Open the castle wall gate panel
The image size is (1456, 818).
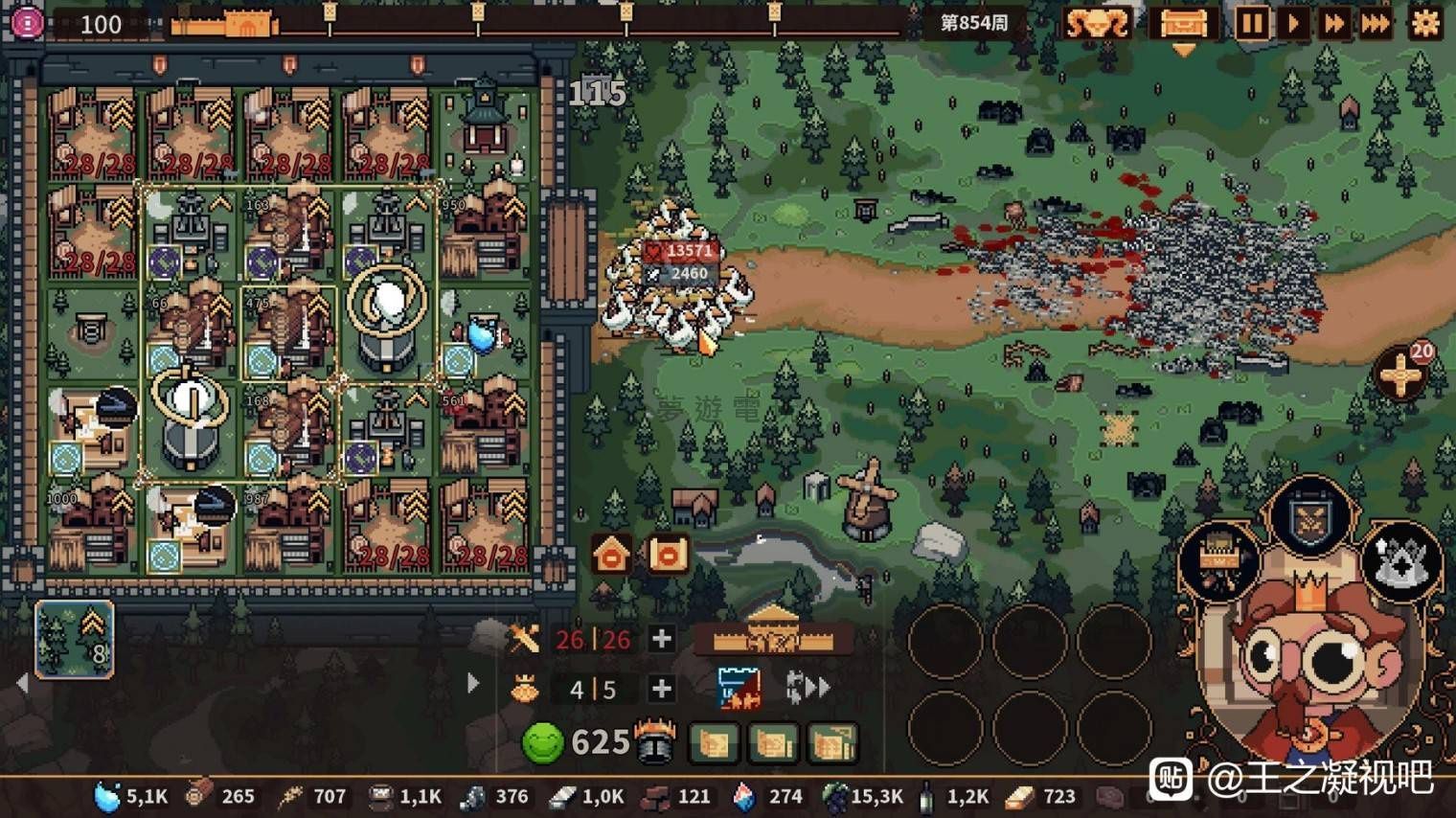(x=773, y=632)
